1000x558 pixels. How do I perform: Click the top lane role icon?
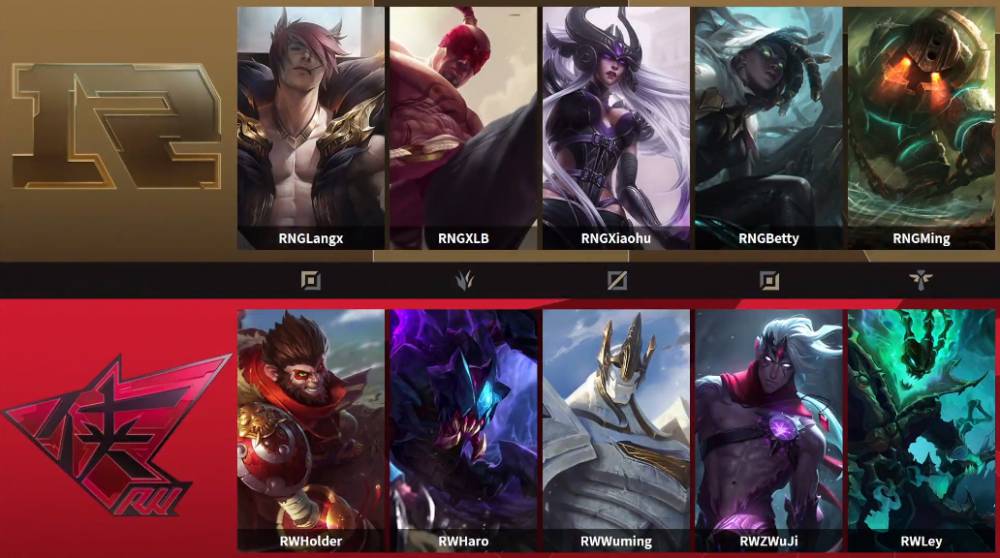pos(311,280)
